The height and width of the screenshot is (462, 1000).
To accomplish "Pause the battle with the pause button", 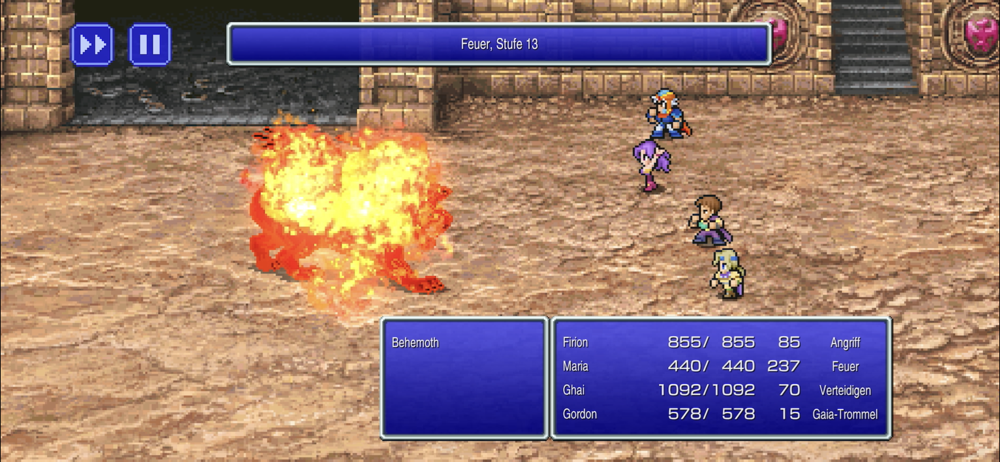I will click(150, 45).
